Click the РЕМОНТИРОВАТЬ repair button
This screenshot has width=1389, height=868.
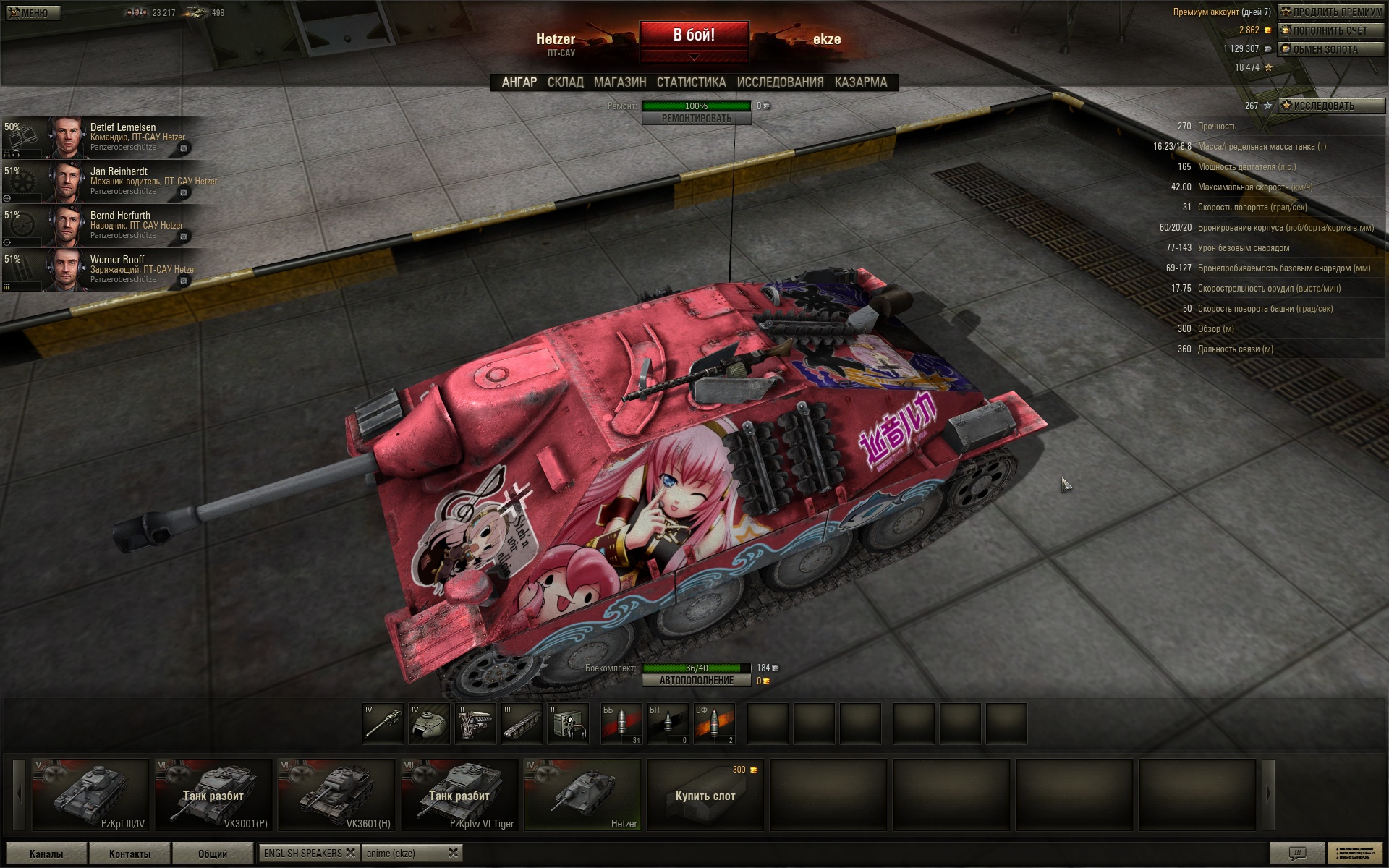pyautogui.click(x=696, y=119)
